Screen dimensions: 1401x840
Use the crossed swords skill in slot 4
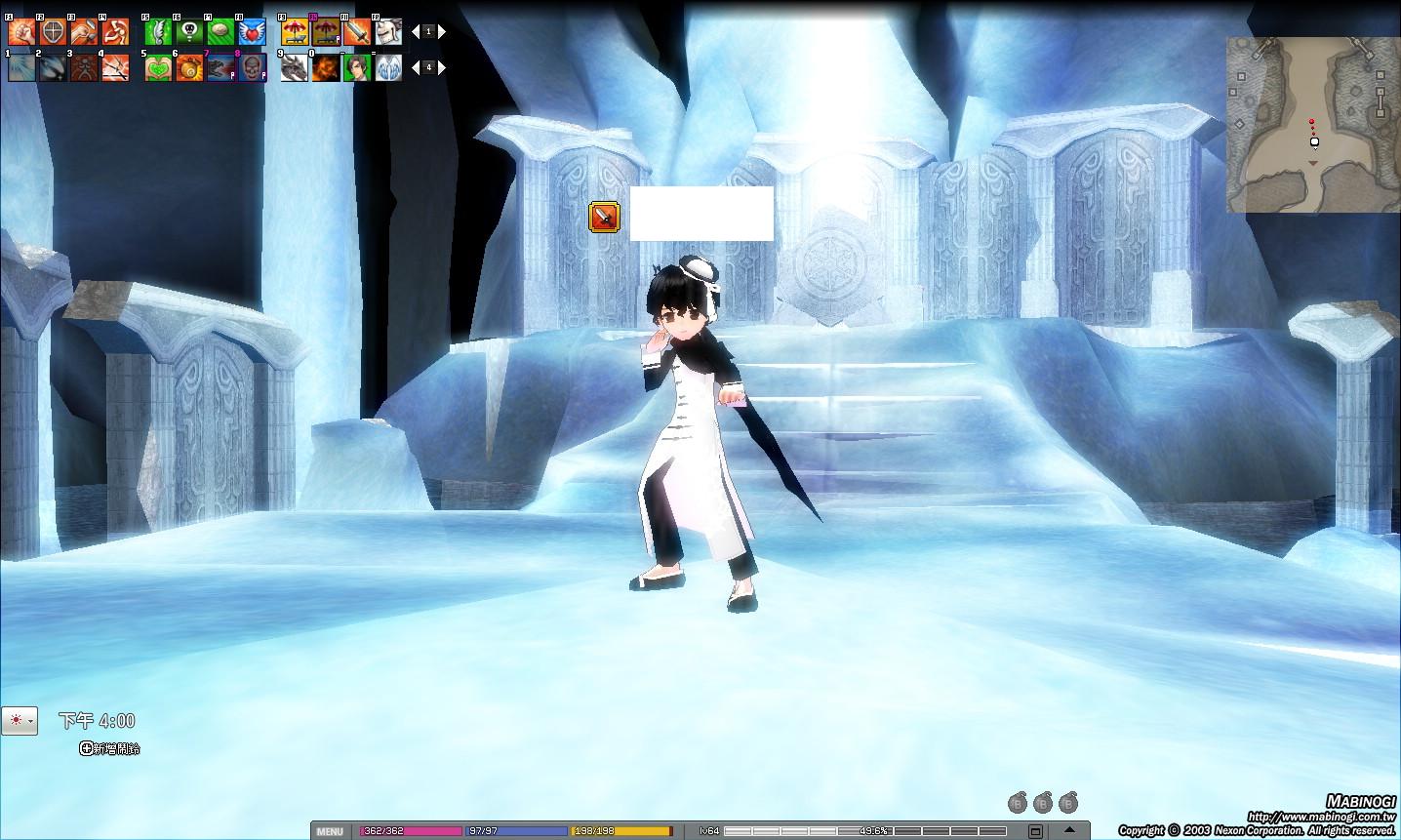(x=115, y=67)
